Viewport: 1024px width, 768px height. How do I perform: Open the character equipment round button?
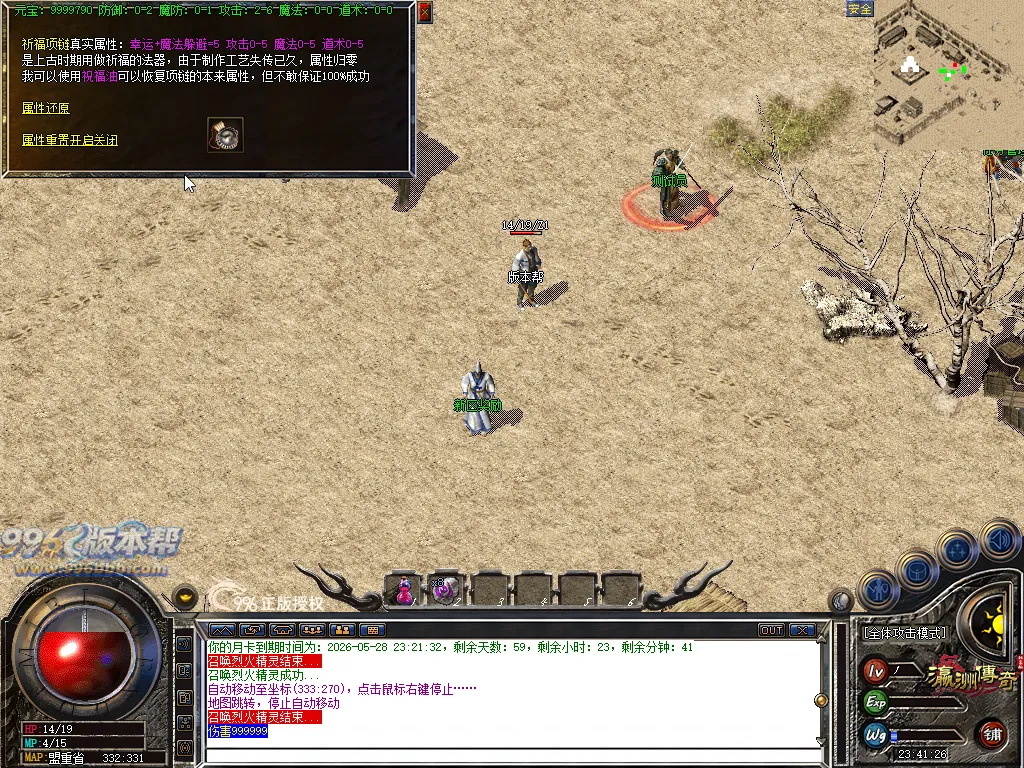[877, 590]
